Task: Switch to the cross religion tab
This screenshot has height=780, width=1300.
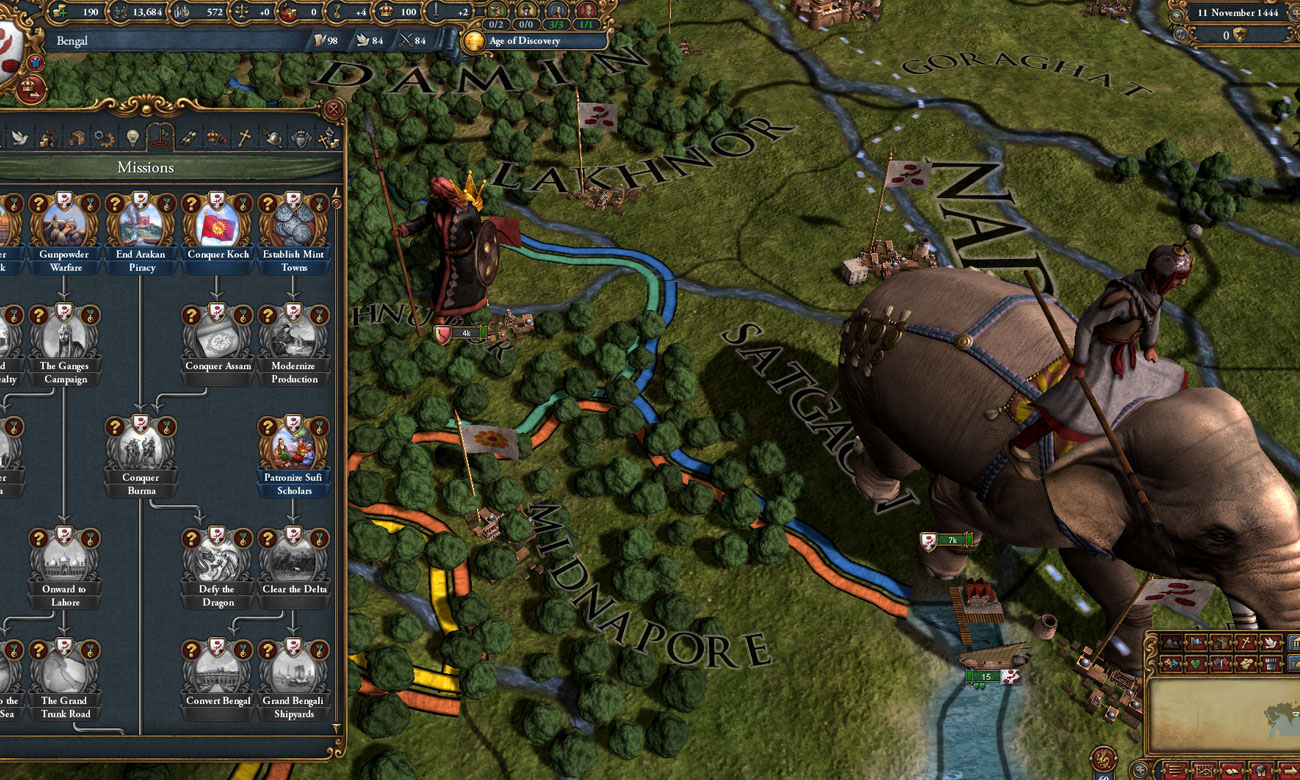Action: pyautogui.click(x=243, y=138)
